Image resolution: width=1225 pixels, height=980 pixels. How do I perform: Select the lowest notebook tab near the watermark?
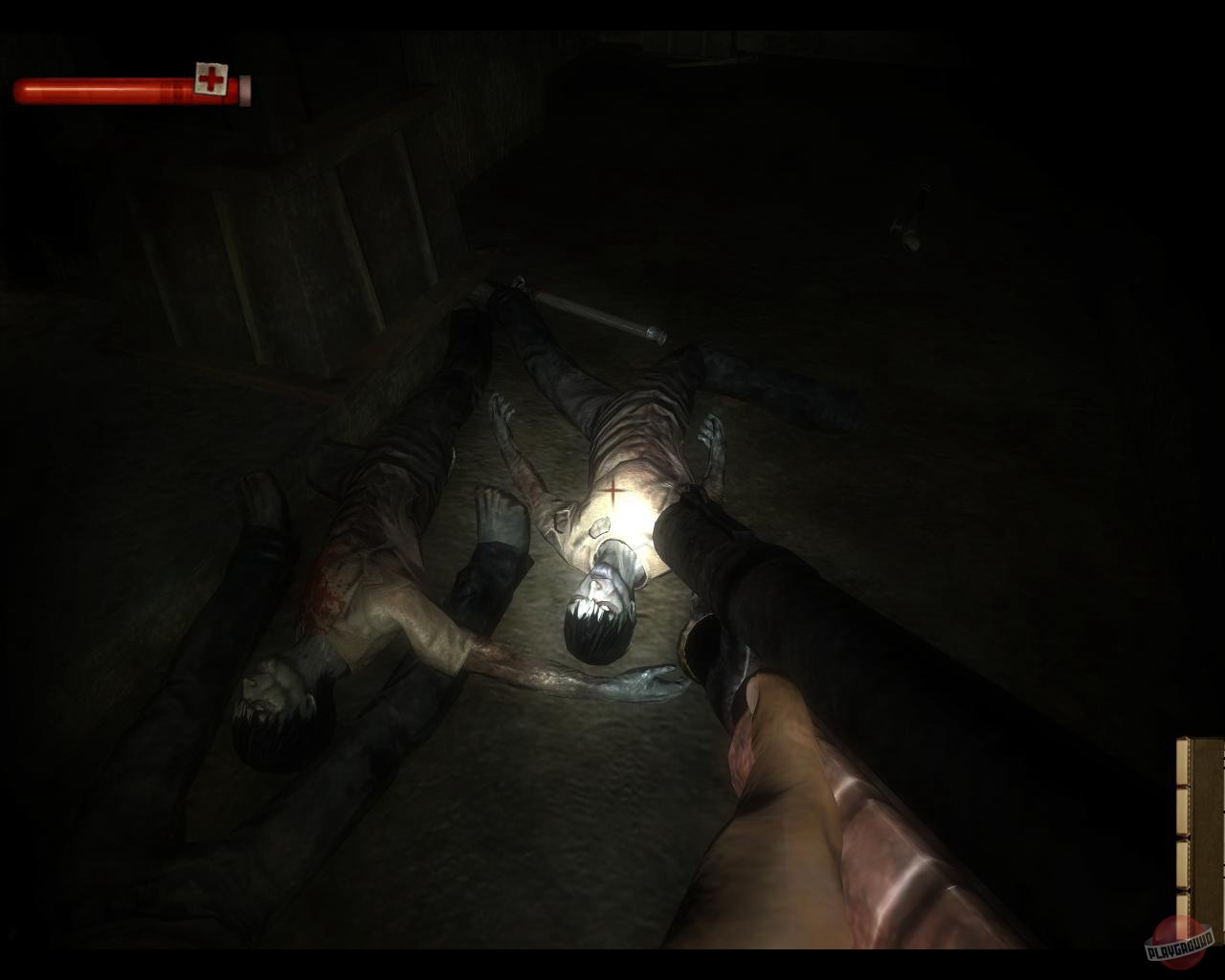1182,905
